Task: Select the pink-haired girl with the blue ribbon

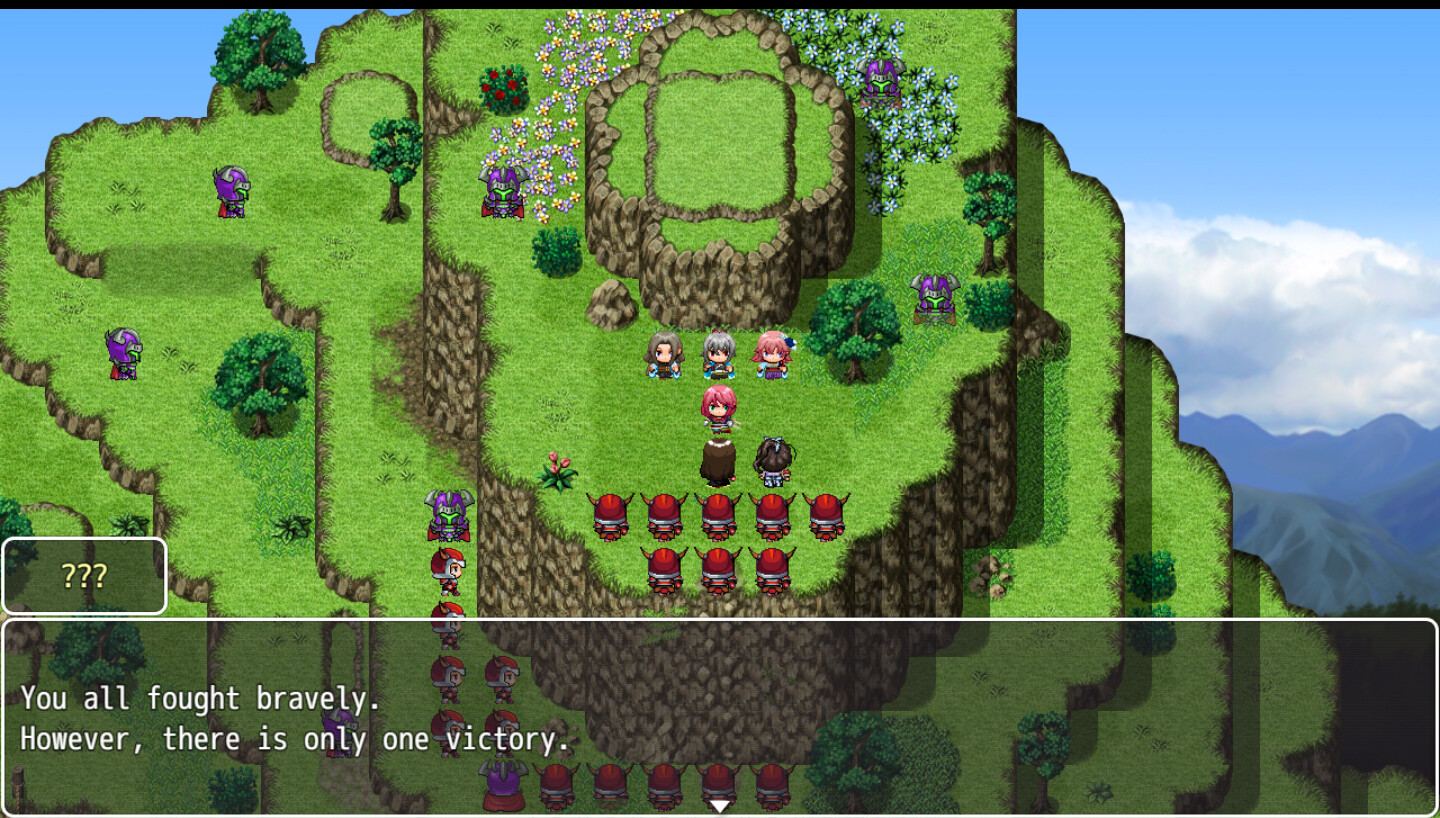Action: click(770, 350)
